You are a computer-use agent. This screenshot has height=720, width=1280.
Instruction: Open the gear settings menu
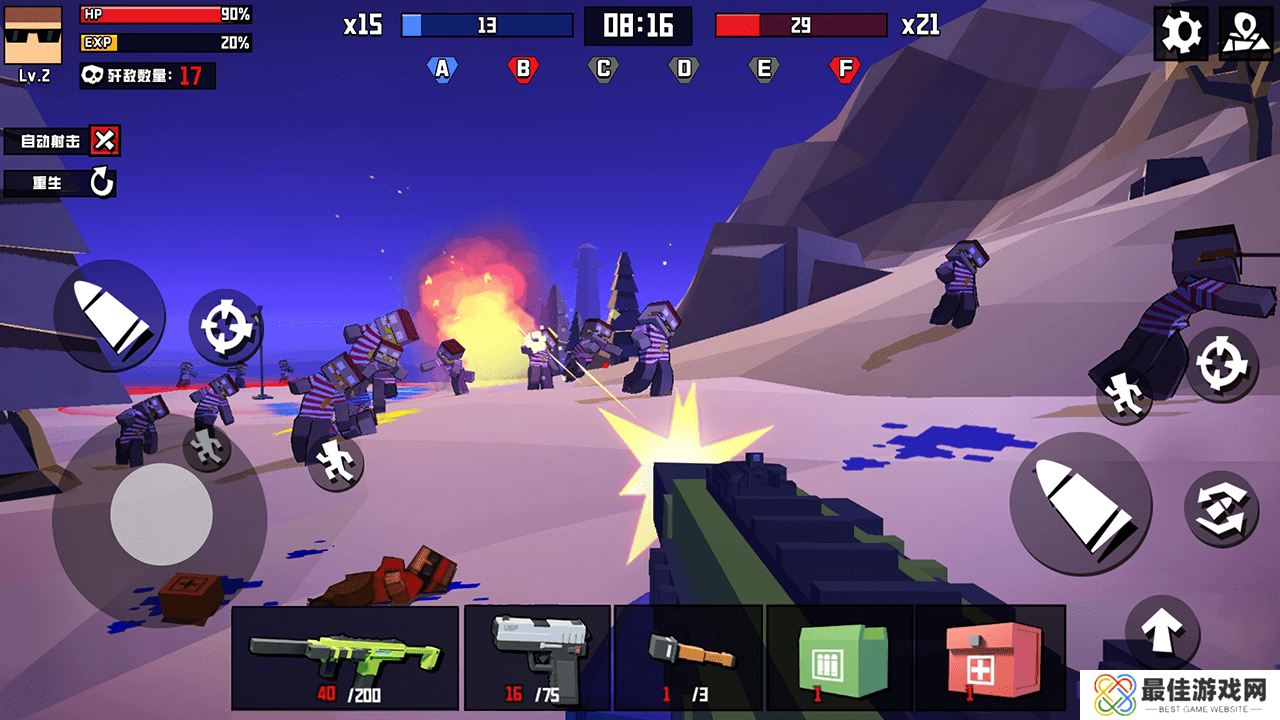point(1180,34)
